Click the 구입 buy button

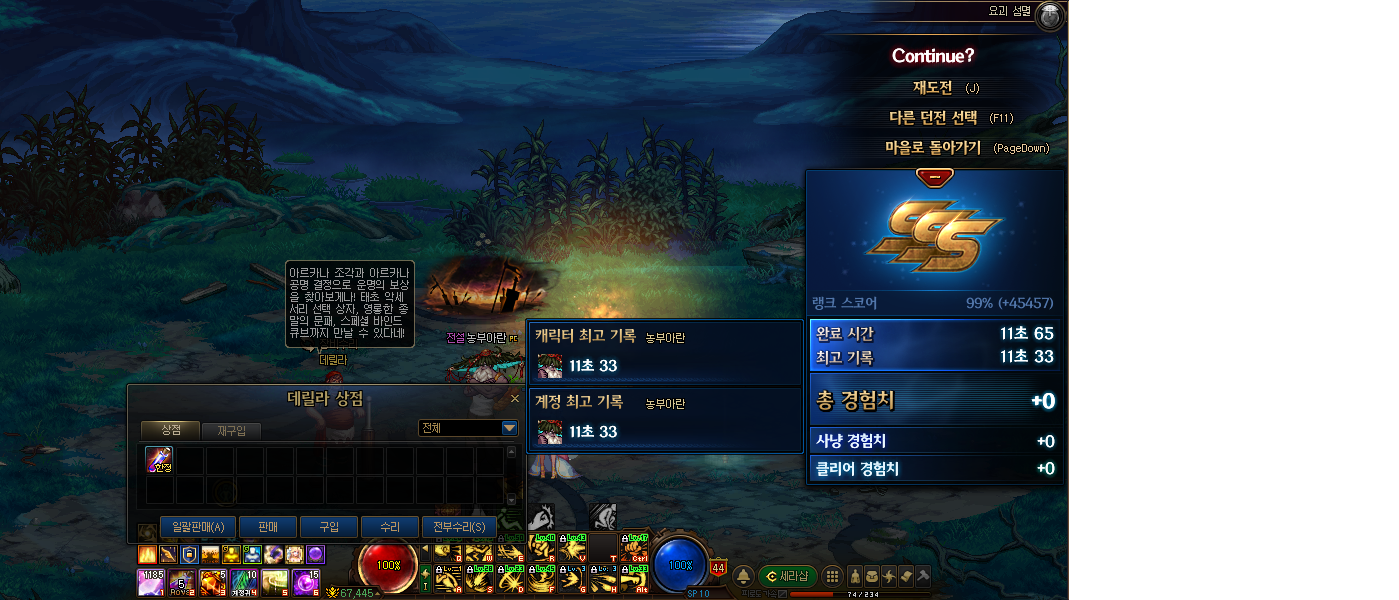330,527
